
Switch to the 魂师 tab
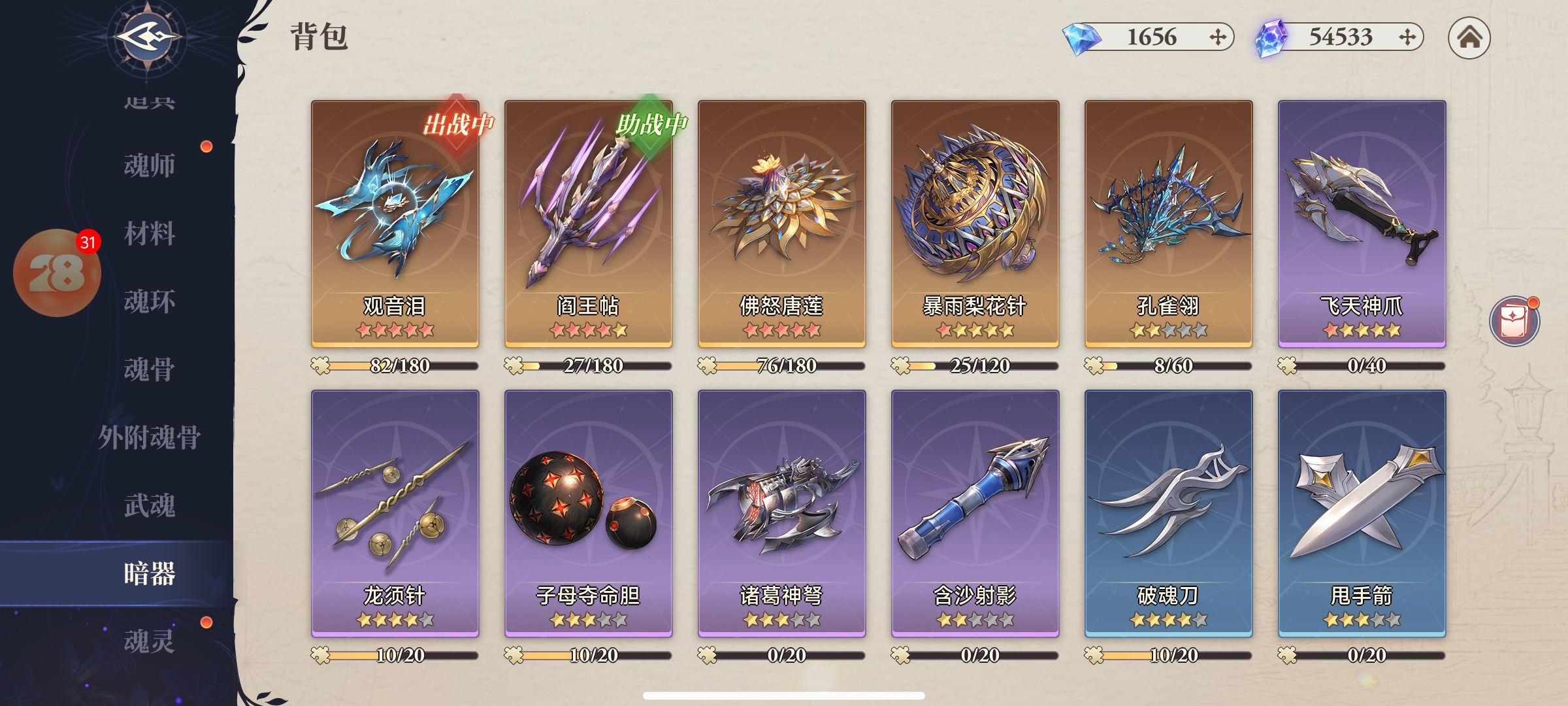pos(150,166)
